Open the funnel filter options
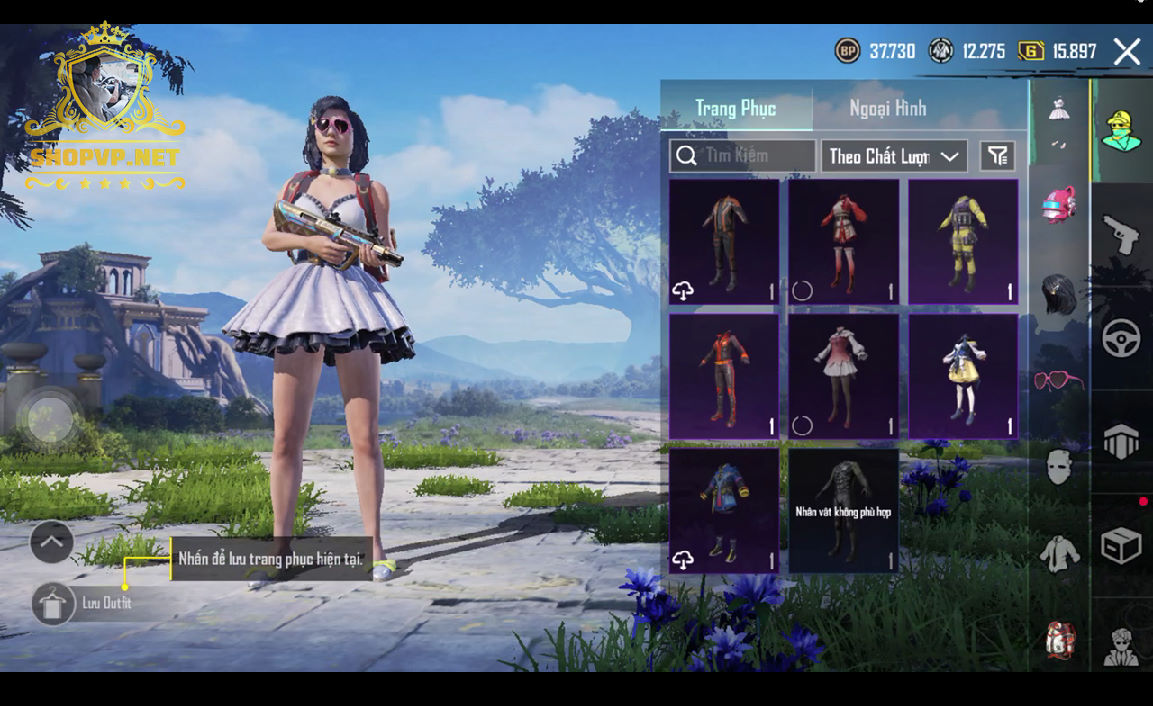 pos(997,156)
